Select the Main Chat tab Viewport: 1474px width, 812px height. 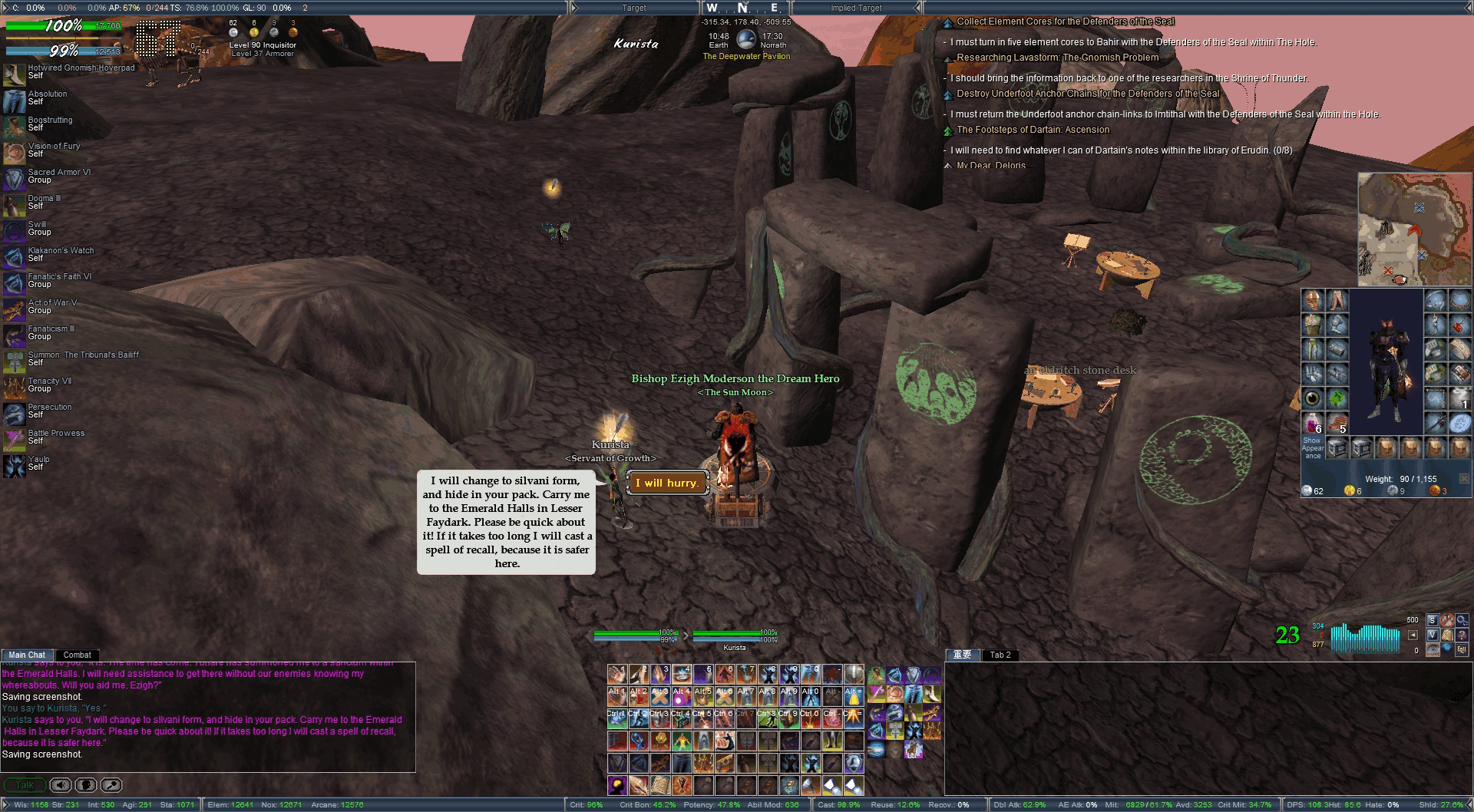click(x=27, y=655)
